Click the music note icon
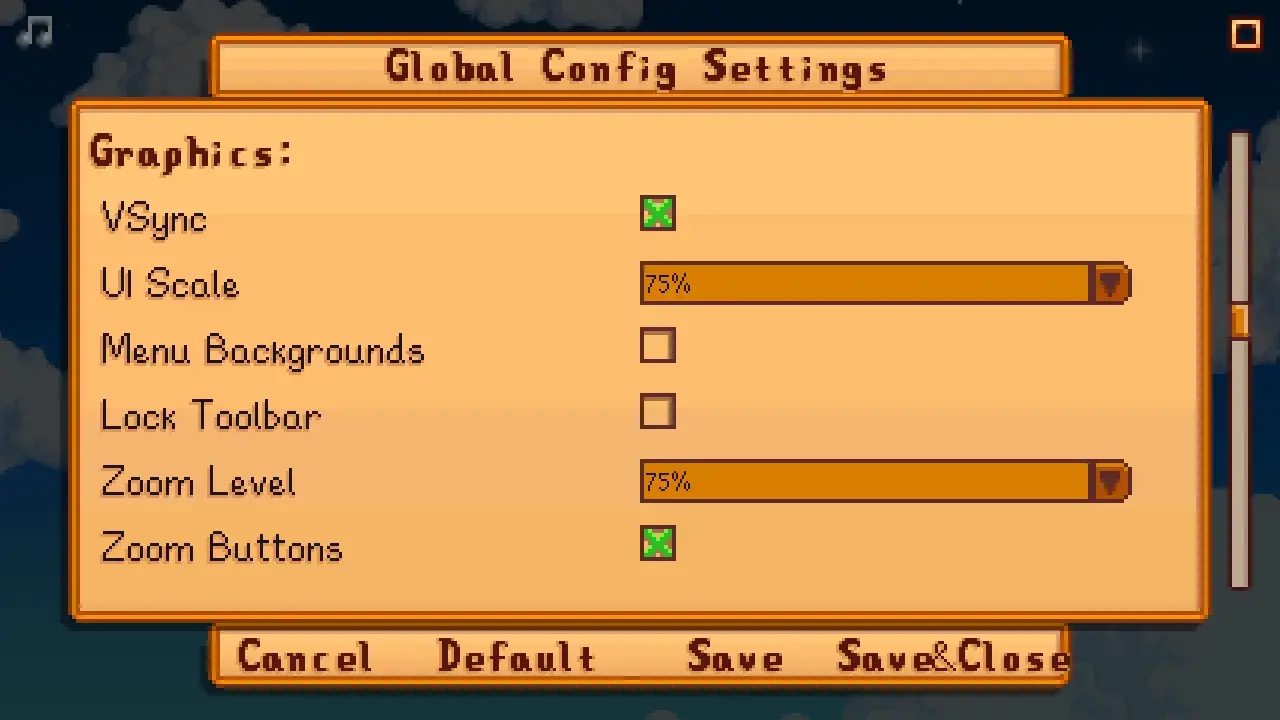This screenshot has height=720, width=1280. pos(33,32)
